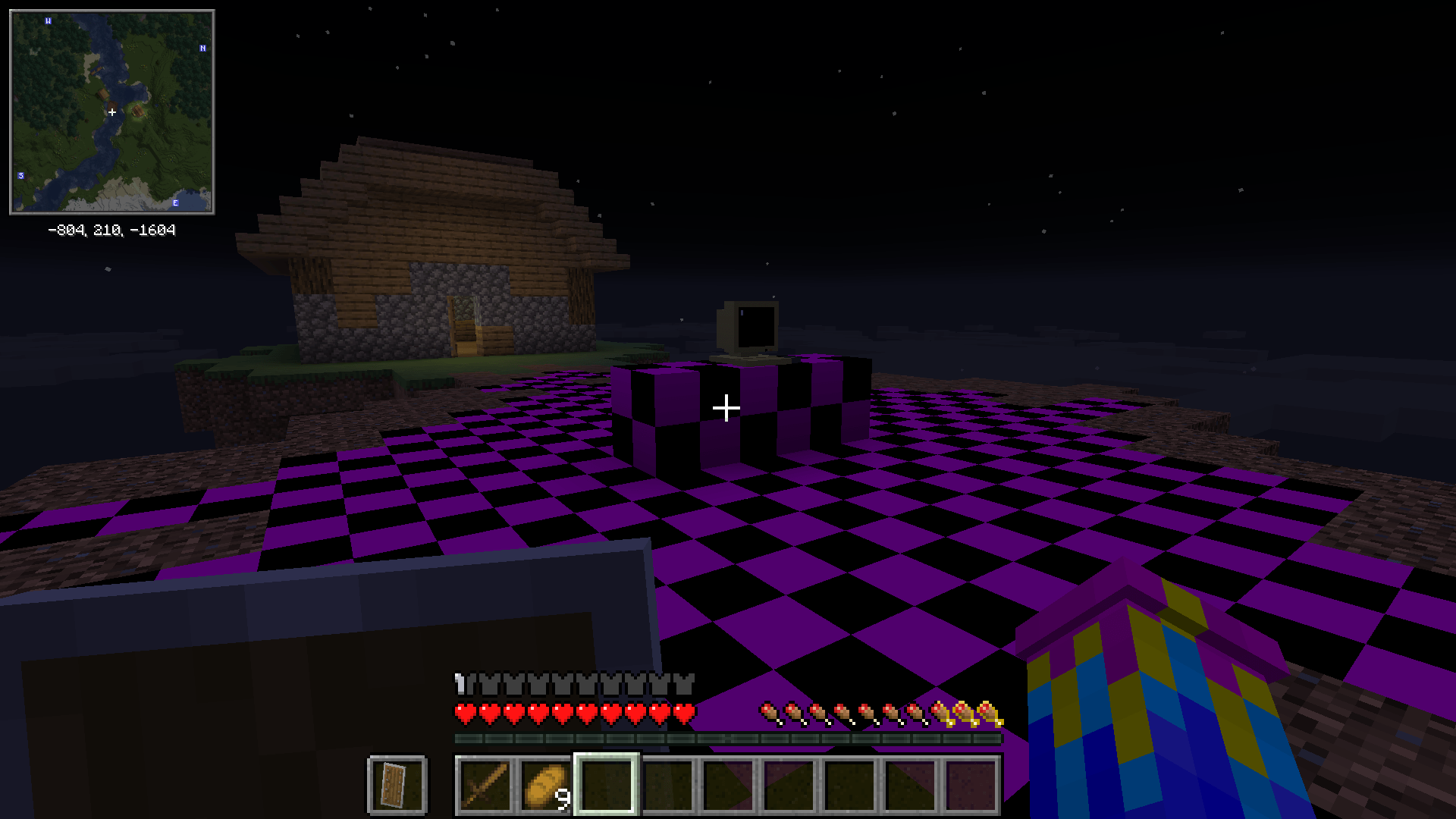Click the computer monitor on the checkered block
Viewport: 1456px width, 819px height.
coord(747,326)
